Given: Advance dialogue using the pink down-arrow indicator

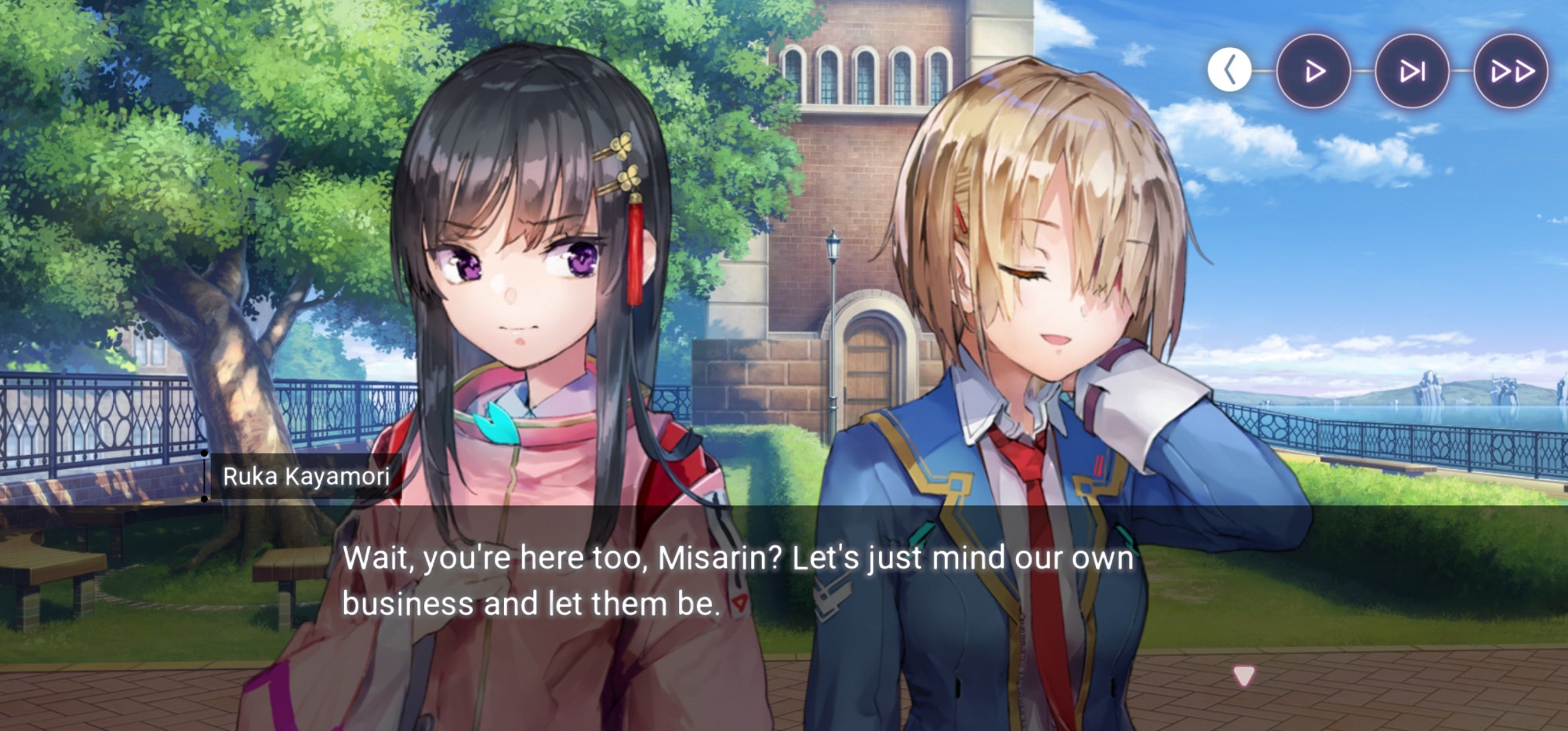Looking at the screenshot, I should [x=1243, y=675].
